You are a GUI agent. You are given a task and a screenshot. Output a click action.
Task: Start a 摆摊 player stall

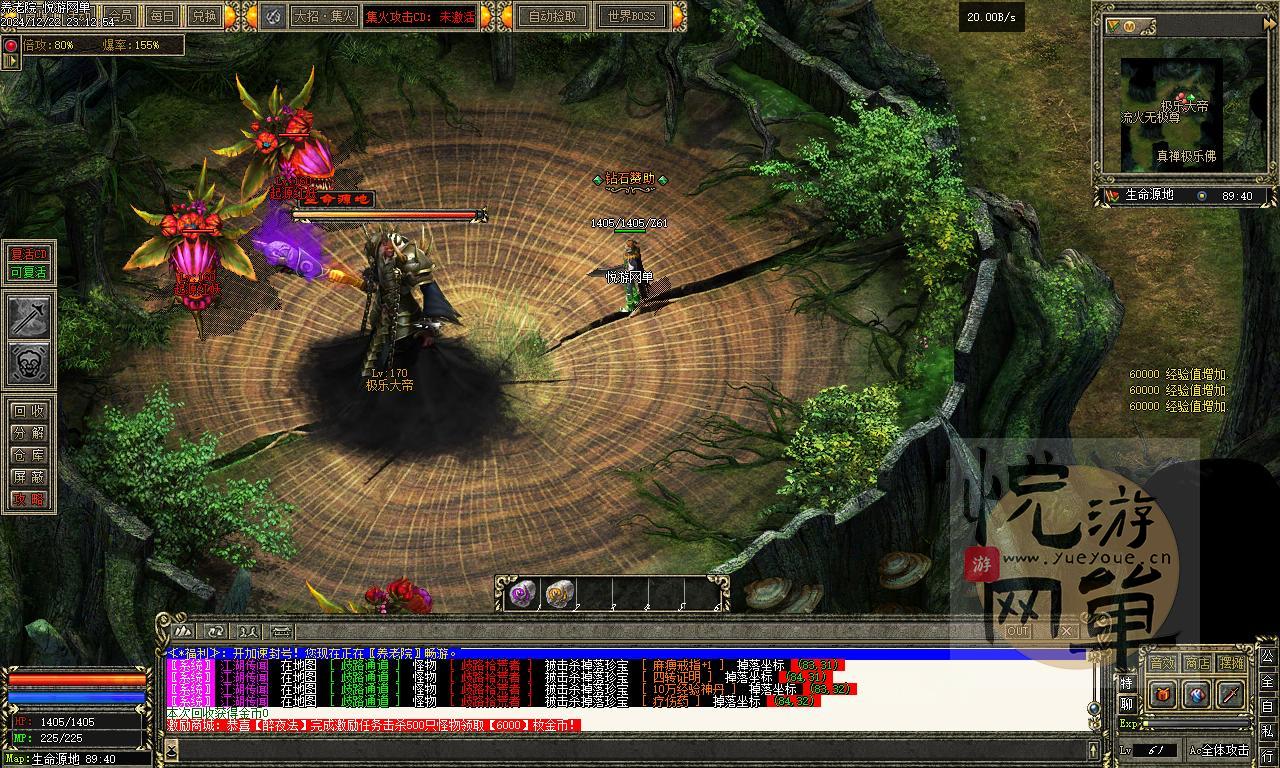[x=1232, y=663]
